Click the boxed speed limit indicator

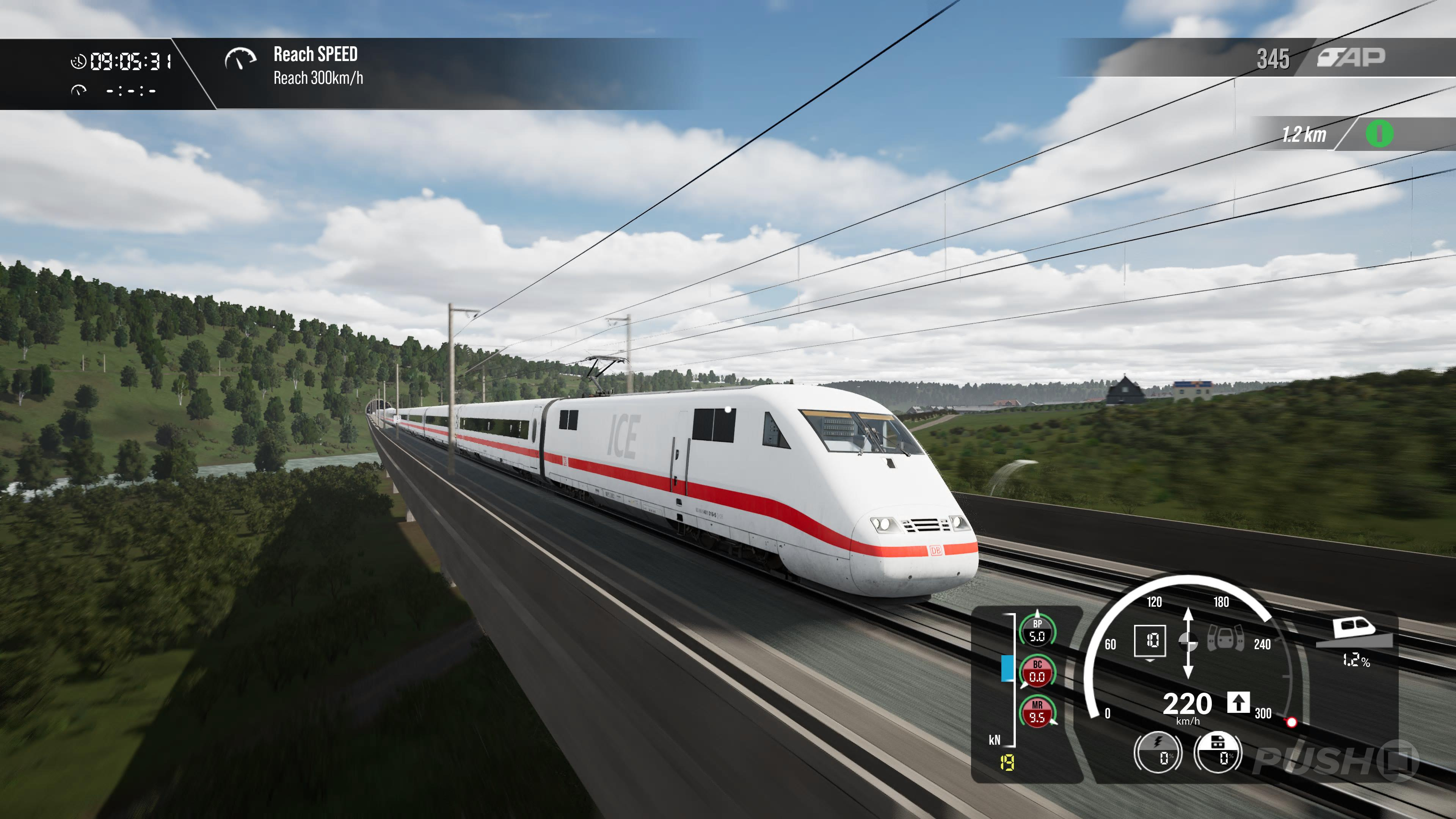coord(1150,640)
